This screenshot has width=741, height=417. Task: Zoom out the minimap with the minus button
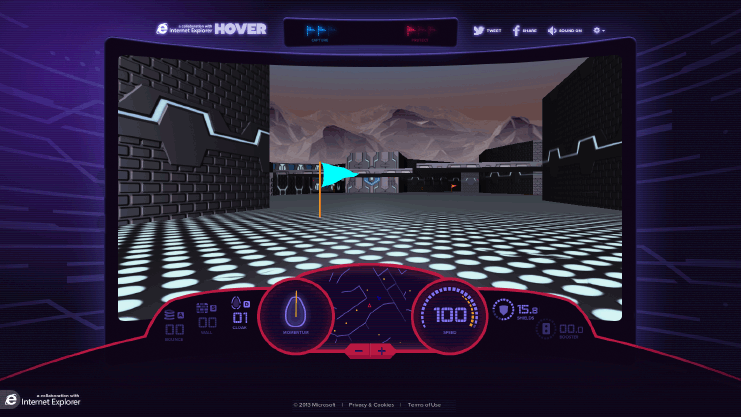[359, 351]
